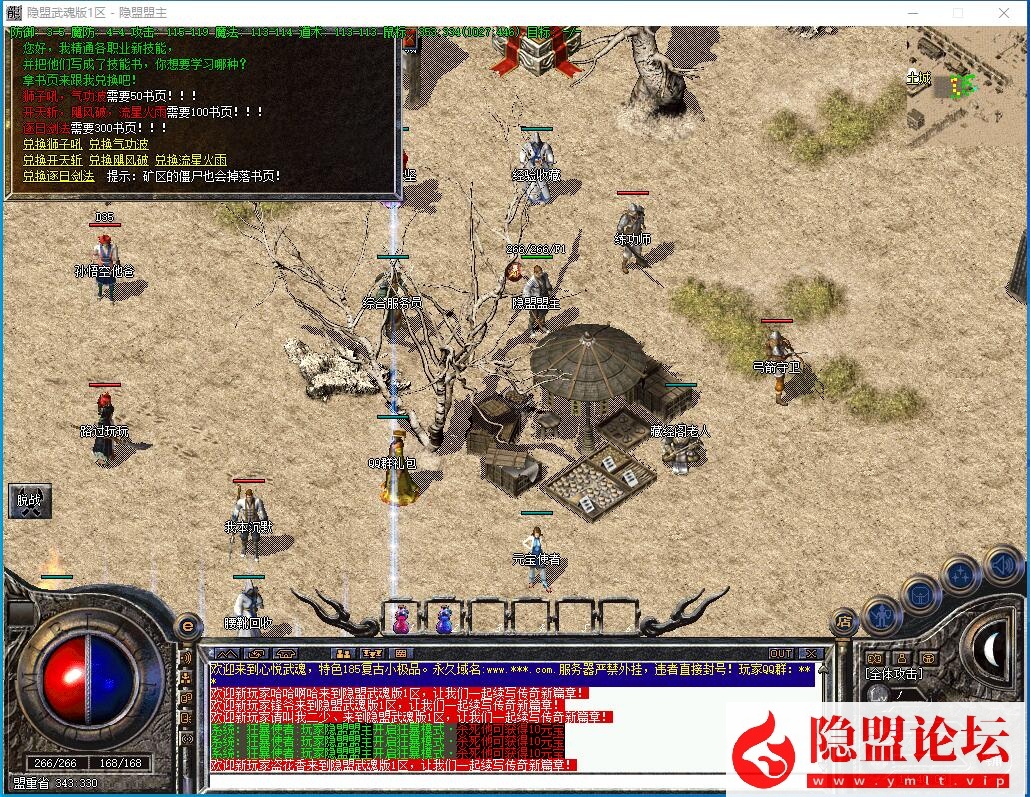Exchange pages for 开天斩 skill
This screenshot has height=797, width=1030.
pyautogui.click(x=54, y=160)
